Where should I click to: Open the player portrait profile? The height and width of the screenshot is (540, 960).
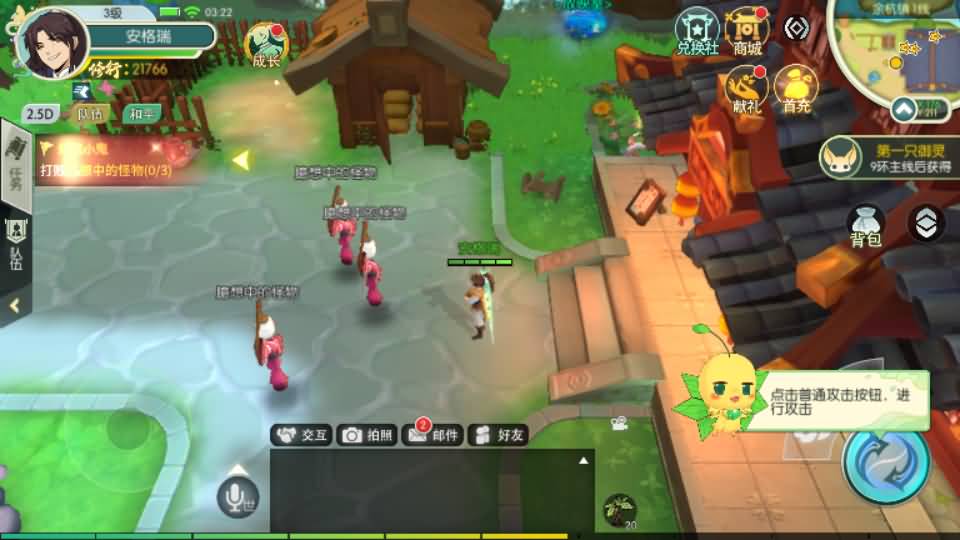[51, 44]
